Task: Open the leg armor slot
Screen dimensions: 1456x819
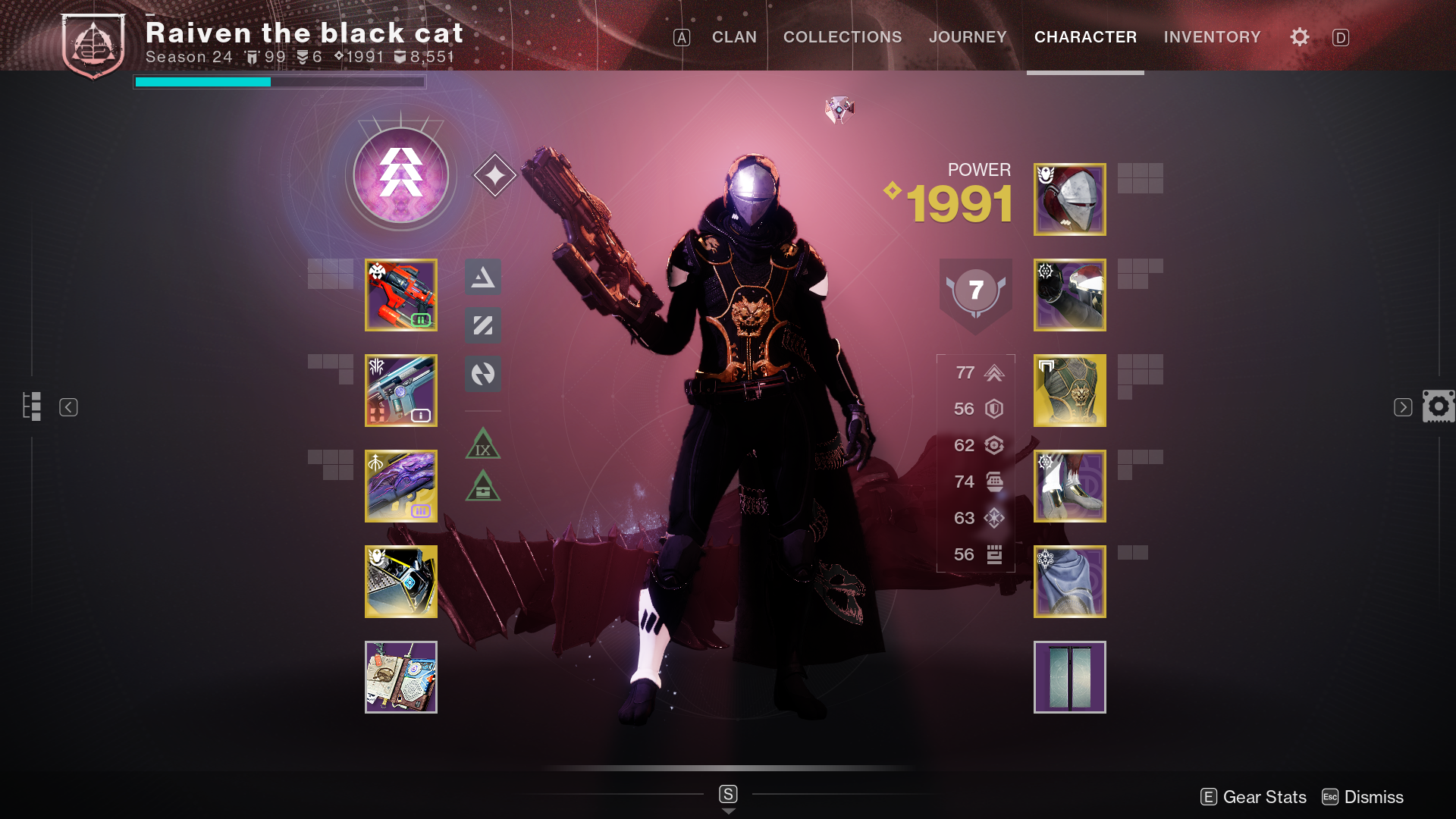Action: pos(1069,486)
